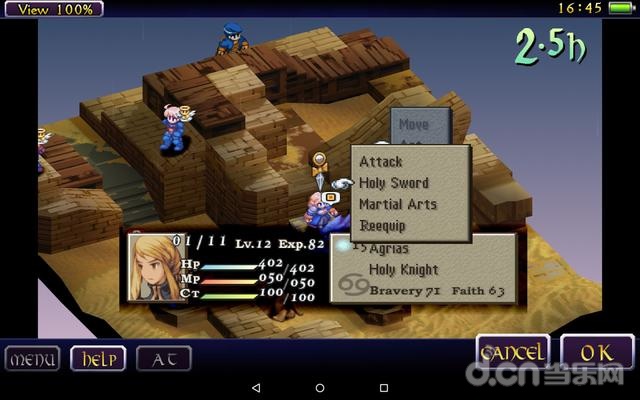Show the AT turn order list
This screenshot has width=640, height=400.
point(163,358)
